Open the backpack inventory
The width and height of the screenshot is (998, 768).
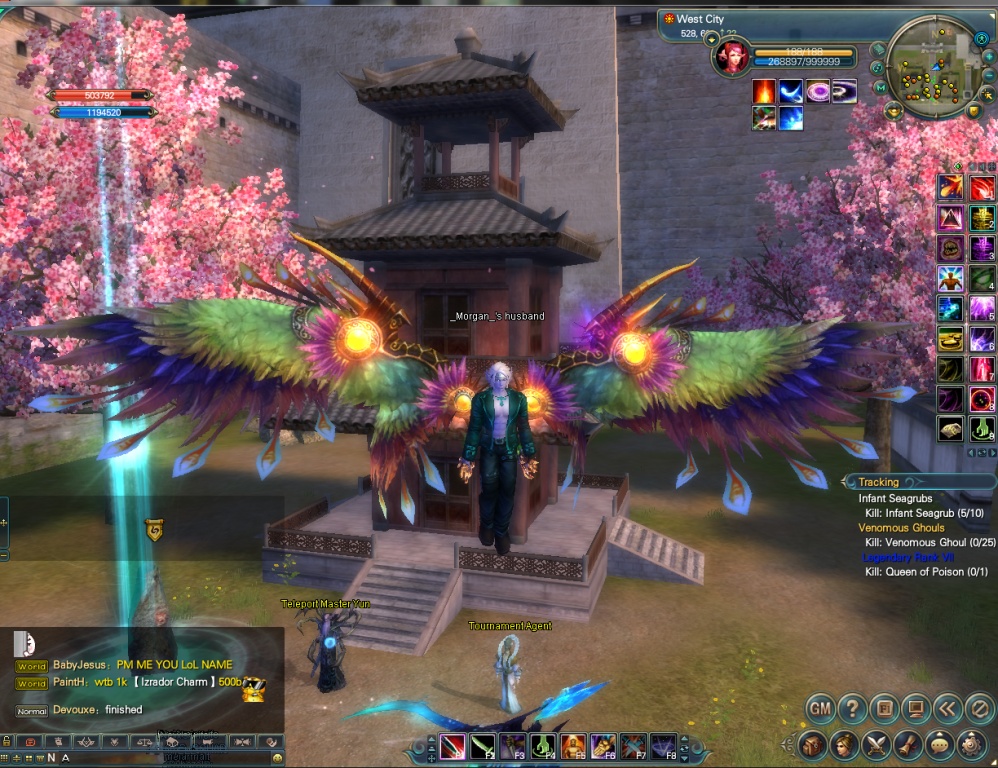[812, 744]
